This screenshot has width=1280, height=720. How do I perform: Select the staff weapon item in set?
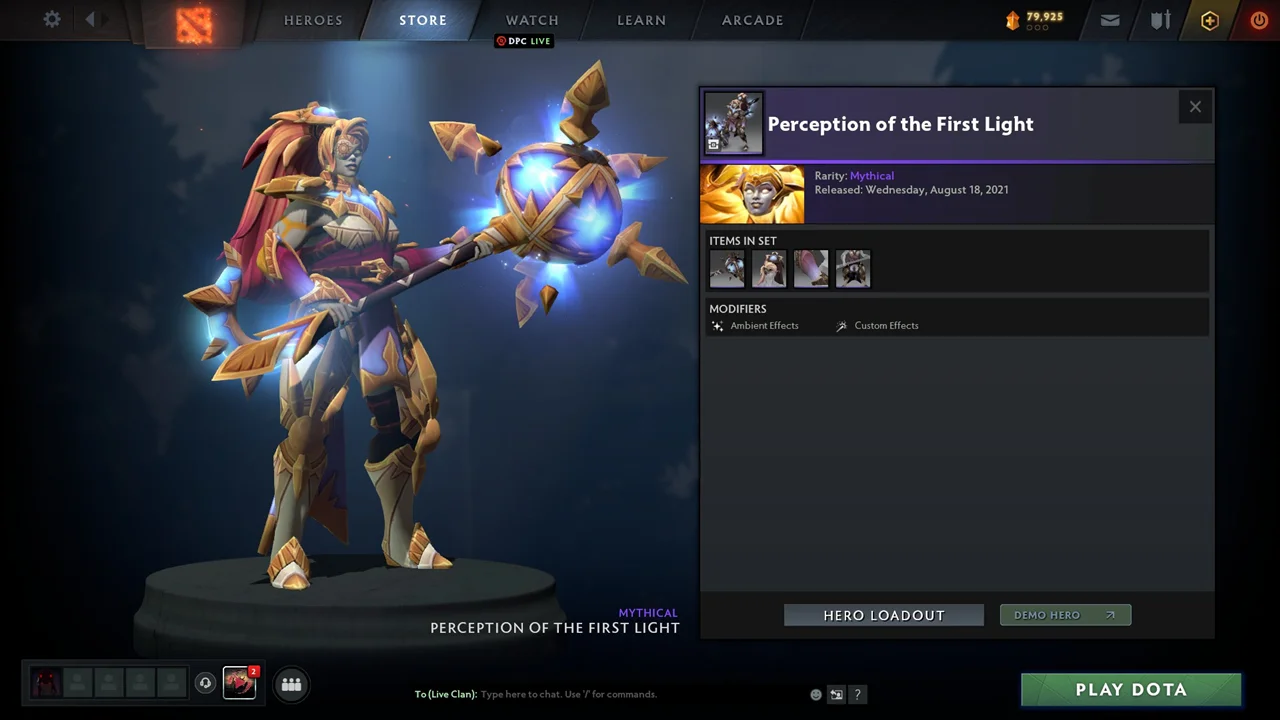coord(727,269)
